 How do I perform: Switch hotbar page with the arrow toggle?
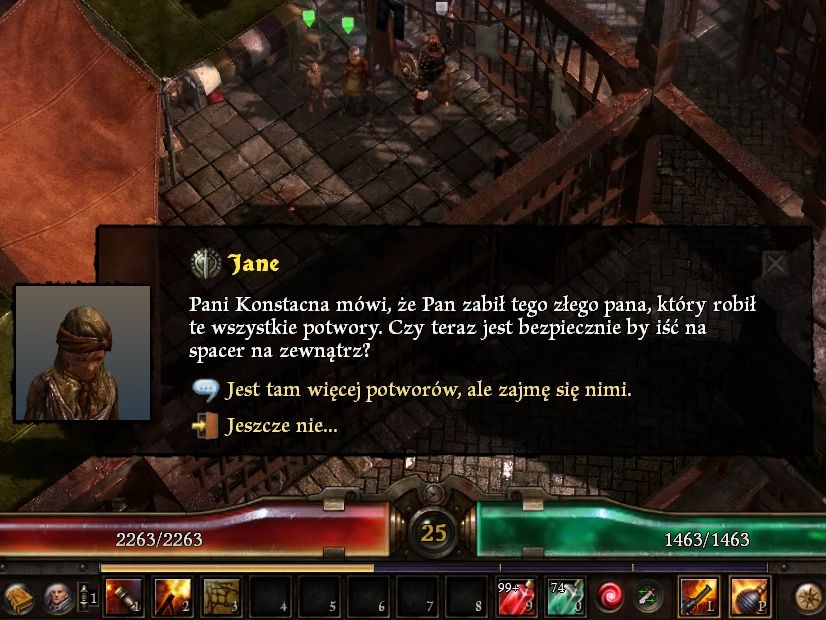click(84, 597)
